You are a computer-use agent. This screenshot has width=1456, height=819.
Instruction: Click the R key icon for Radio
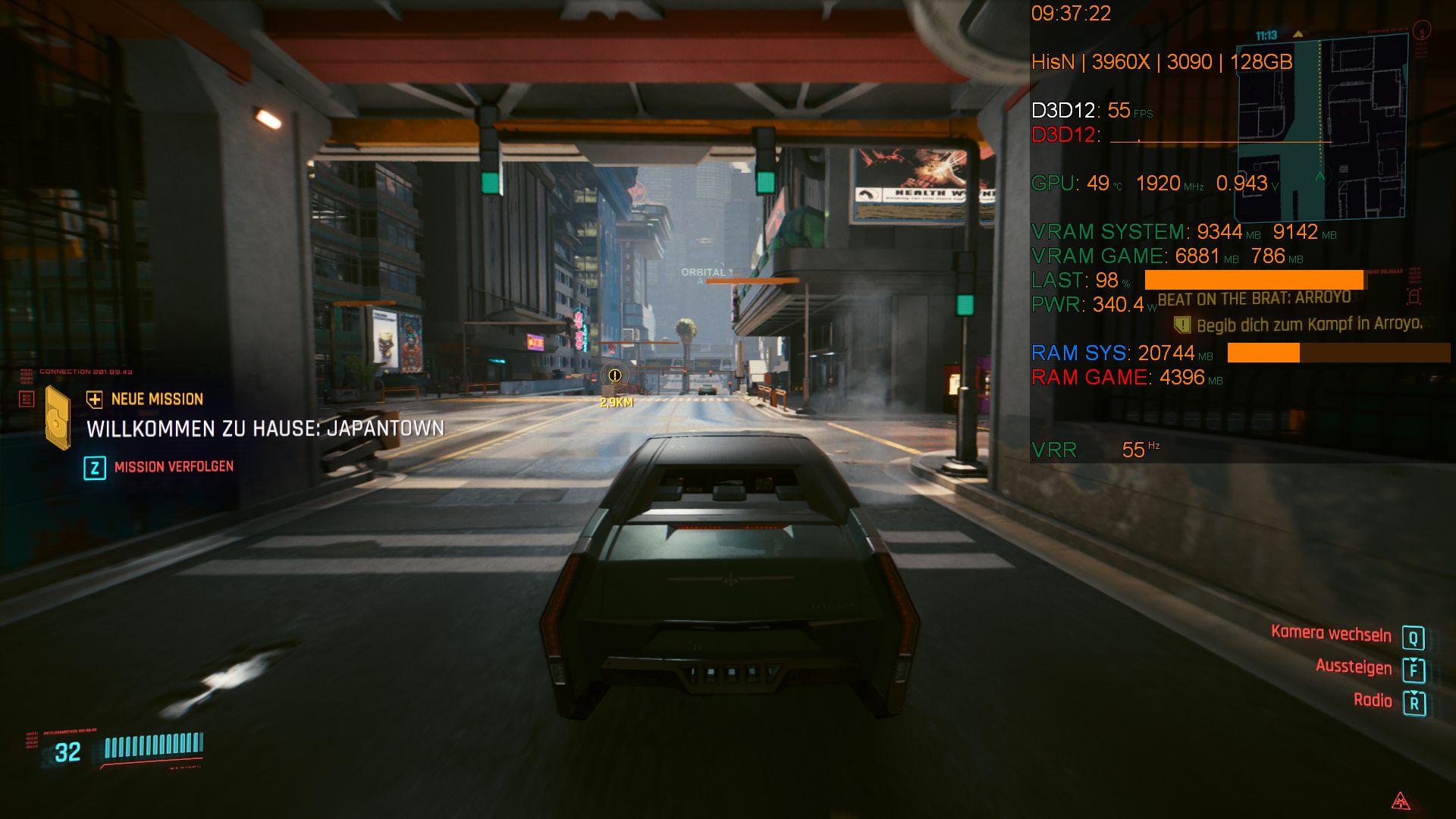[1414, 701]
